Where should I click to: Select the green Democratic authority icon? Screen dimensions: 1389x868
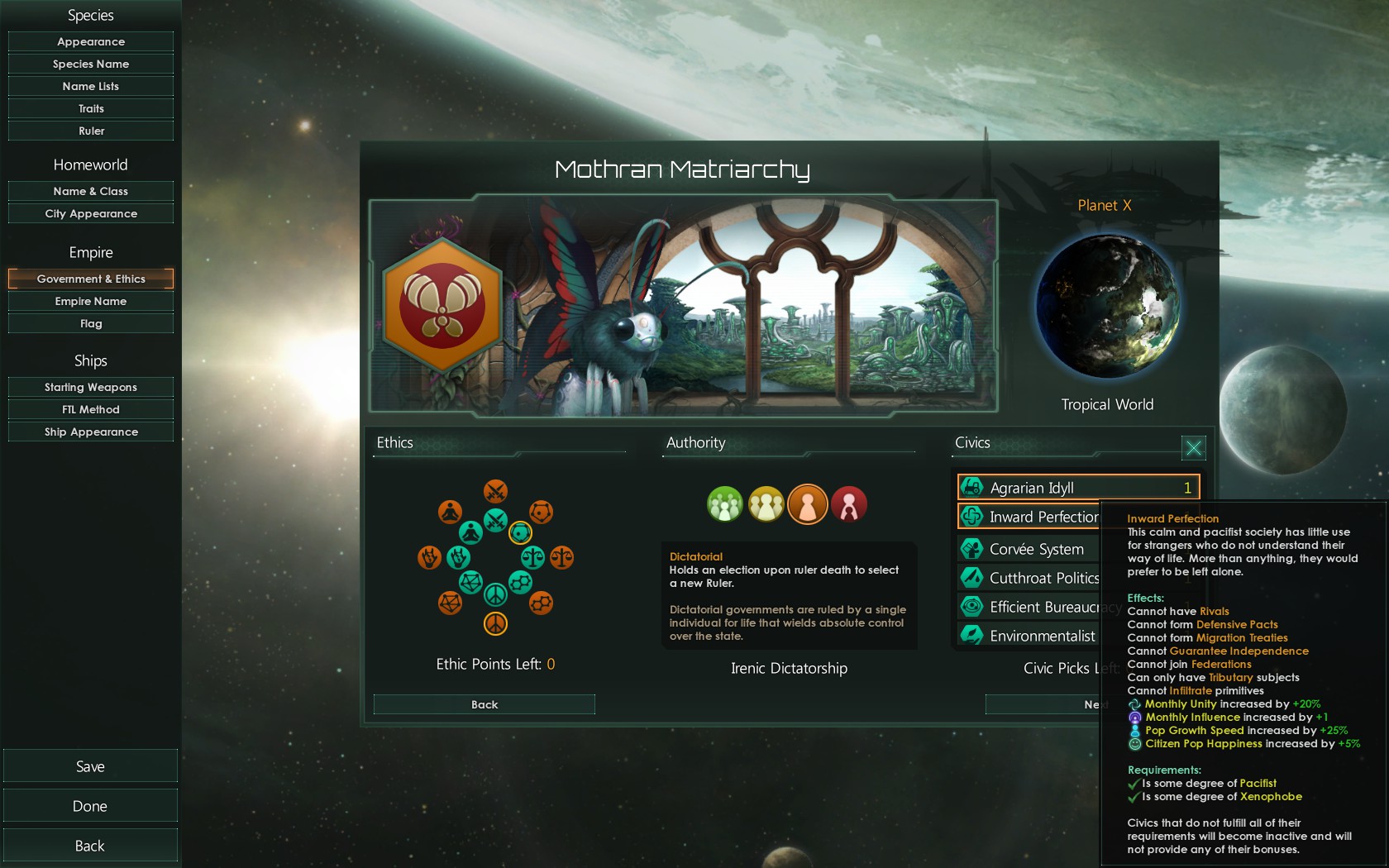tap(725, 504)
